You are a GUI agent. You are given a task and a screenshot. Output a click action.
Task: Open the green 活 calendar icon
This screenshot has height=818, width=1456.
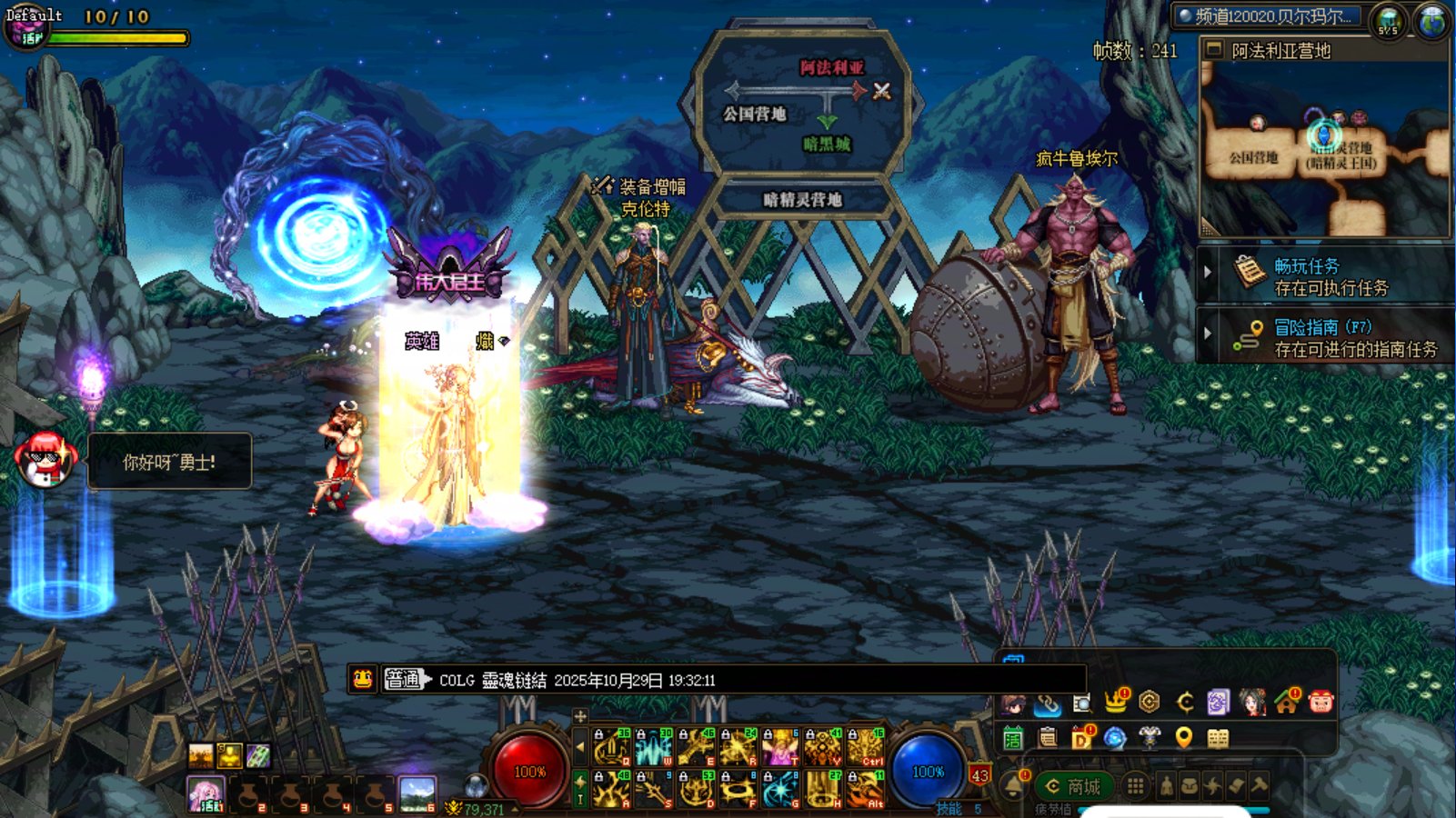tap(1013, 738)
